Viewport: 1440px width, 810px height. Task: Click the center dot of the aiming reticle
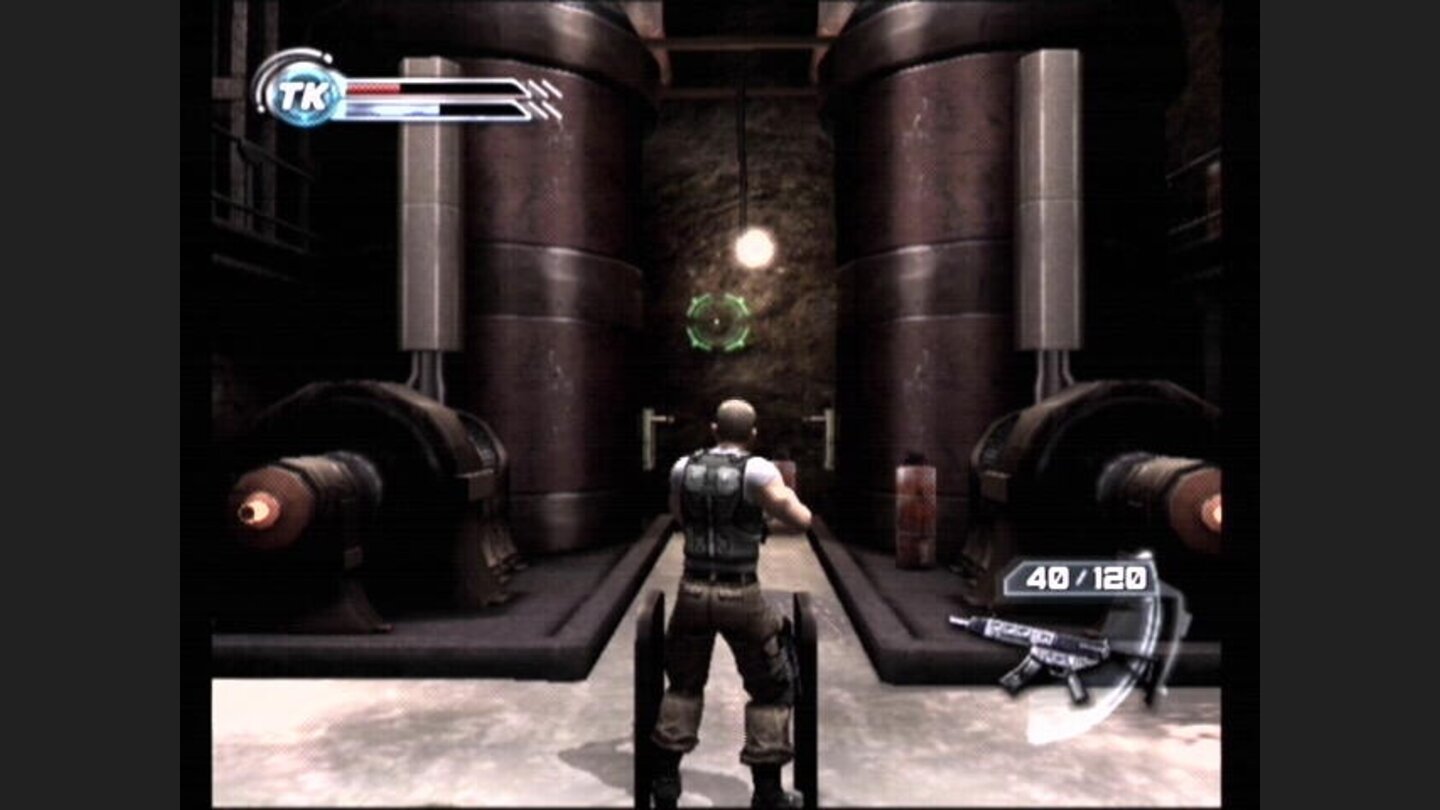pyautogui.click(x=716, y=323)
